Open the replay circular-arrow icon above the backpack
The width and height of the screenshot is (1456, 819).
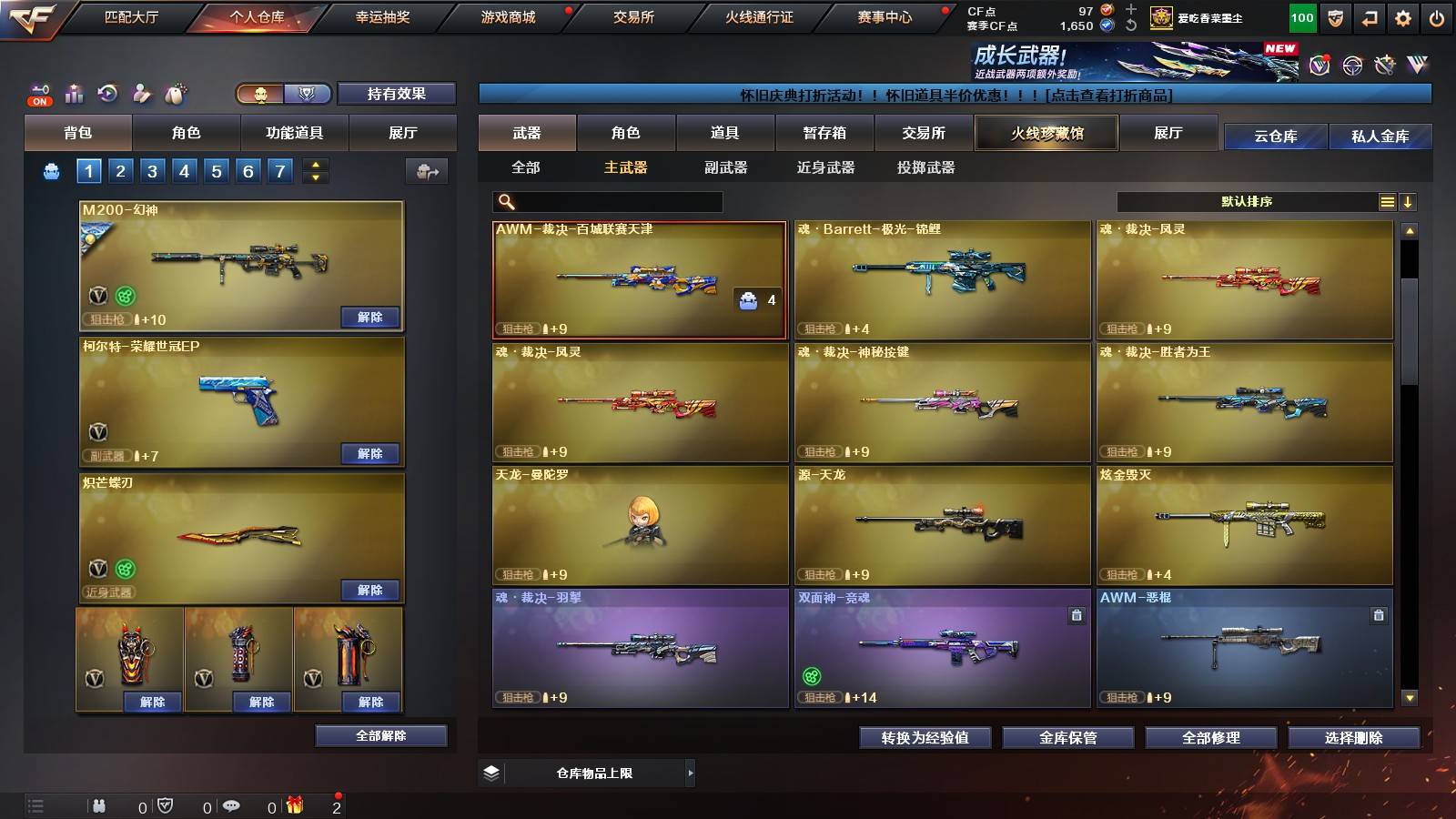click(x=107, y=94)
